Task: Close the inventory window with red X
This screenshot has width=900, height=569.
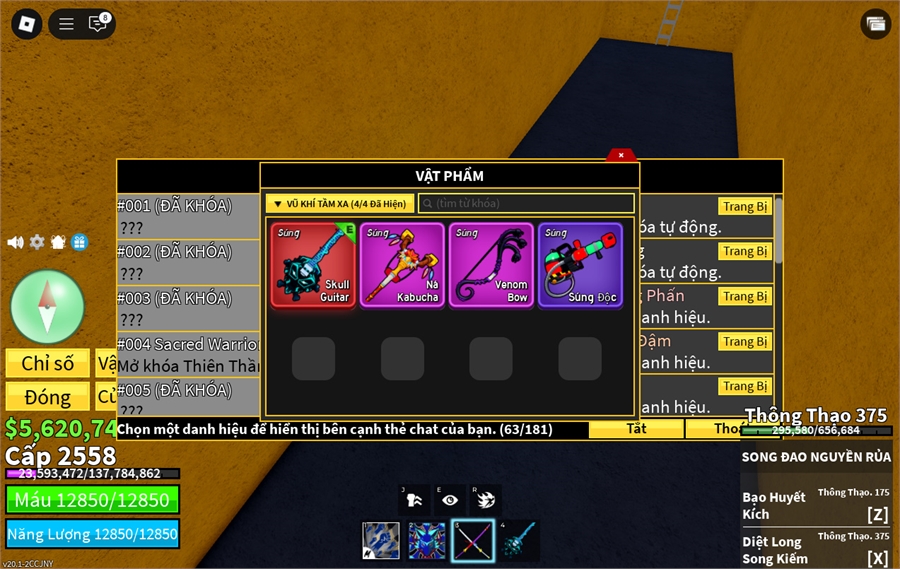Action: tap(621, 155)
